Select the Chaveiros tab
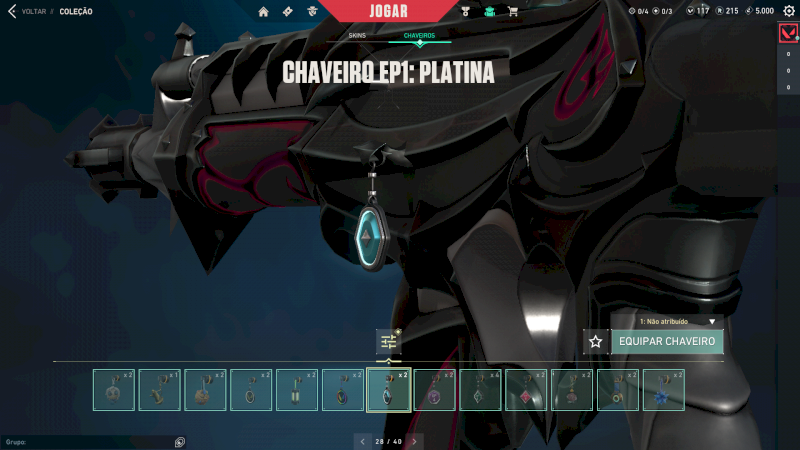Viewport: 800px width, 450px height. click(419, 35)
